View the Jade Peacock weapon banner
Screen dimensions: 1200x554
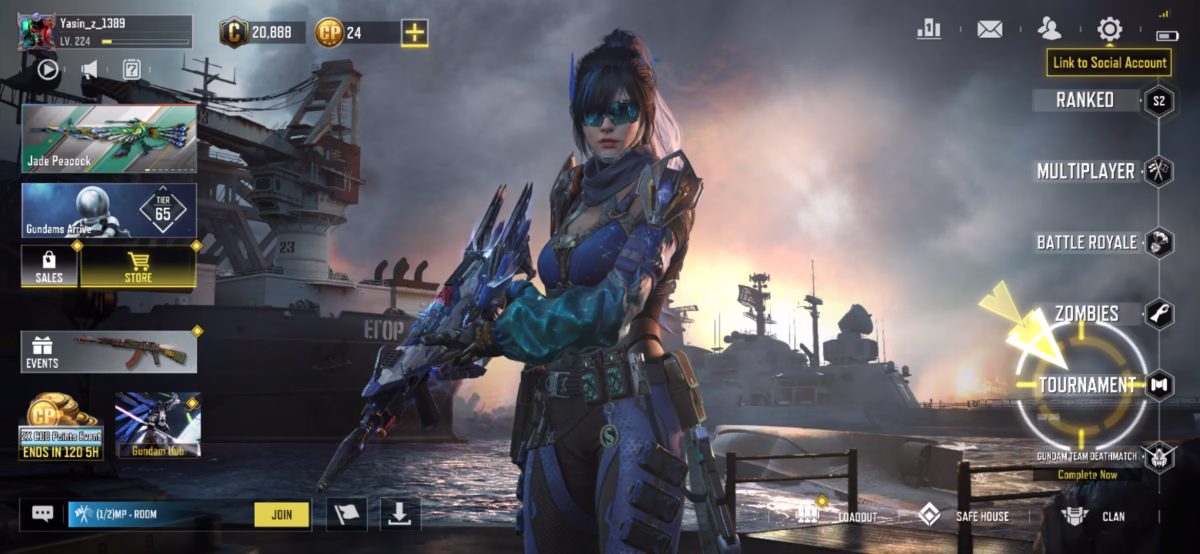coord(108,138)
